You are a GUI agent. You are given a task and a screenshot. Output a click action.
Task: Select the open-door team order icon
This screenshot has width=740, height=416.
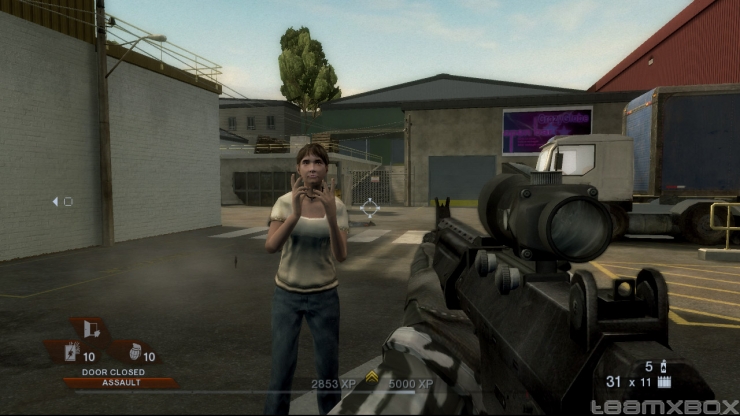[92, 330]
